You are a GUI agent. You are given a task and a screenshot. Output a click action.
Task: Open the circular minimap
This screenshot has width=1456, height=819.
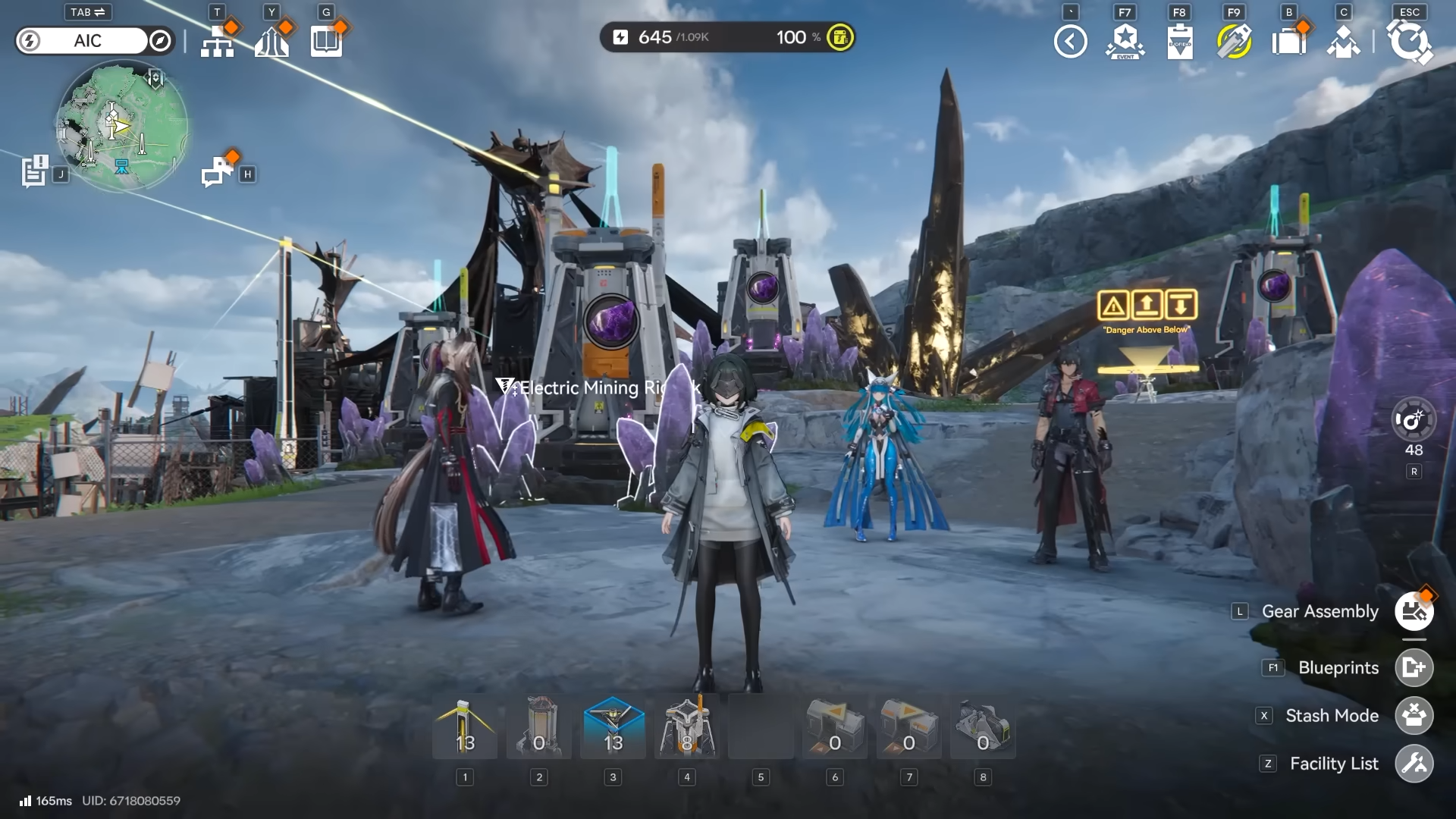tap(121, 127)
